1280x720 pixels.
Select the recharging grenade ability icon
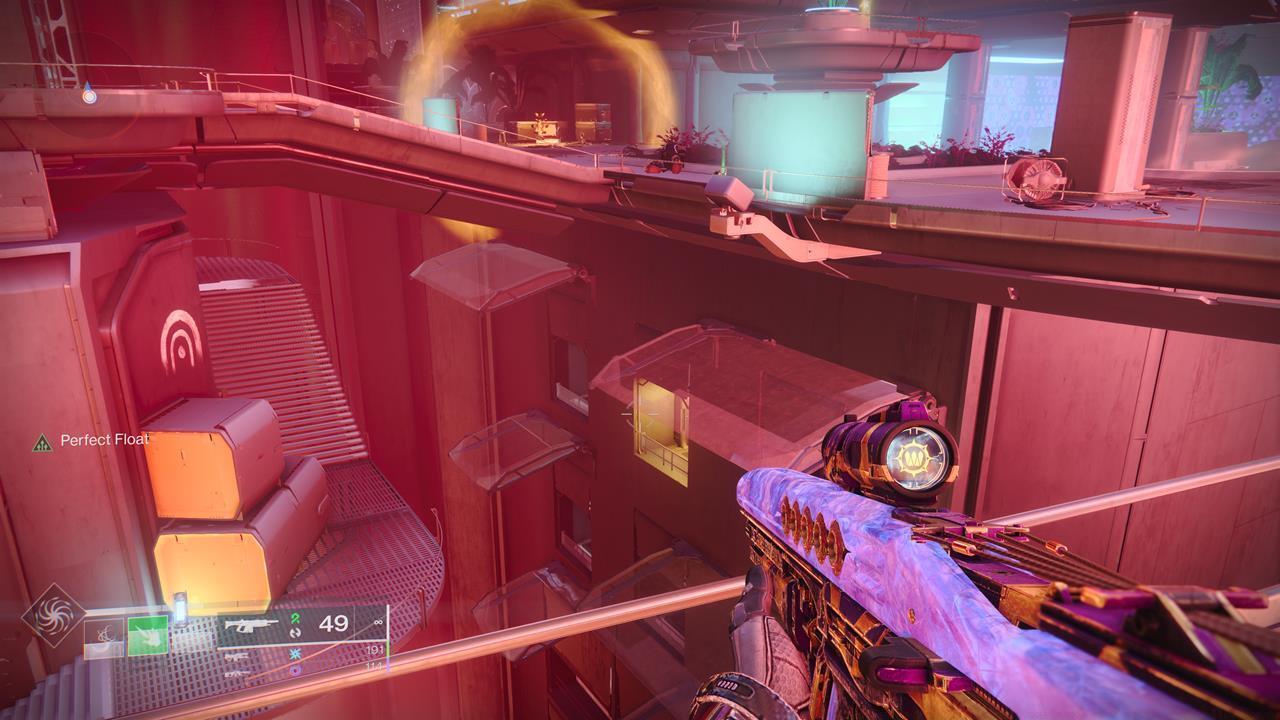(104, 637)
